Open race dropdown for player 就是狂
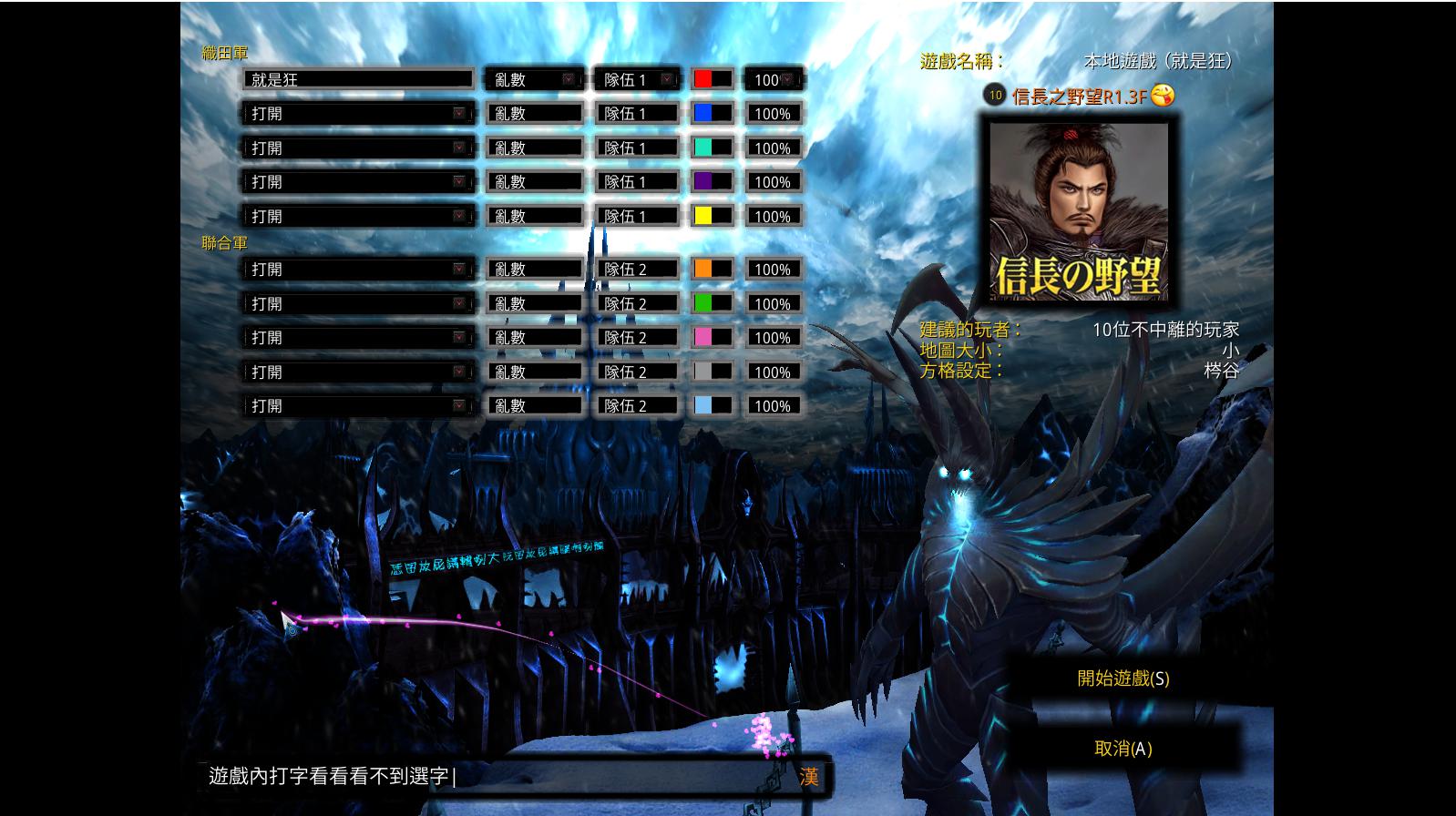Screen dimensions: 1456x816 534,80
